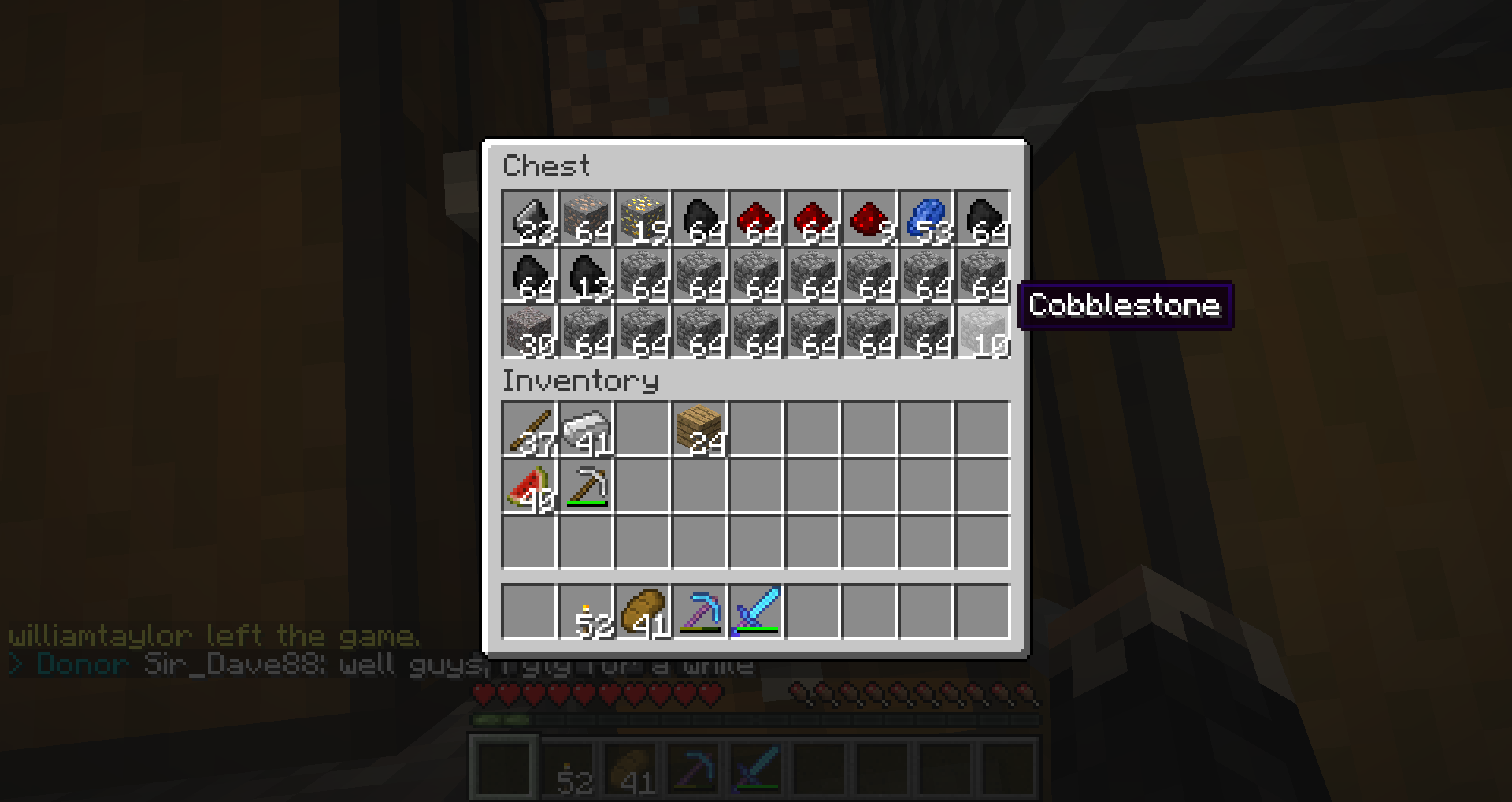The height and width of the screenshot is (802, 1512).
Task: Select the wooden planks stack
Action: pos(699,429)
